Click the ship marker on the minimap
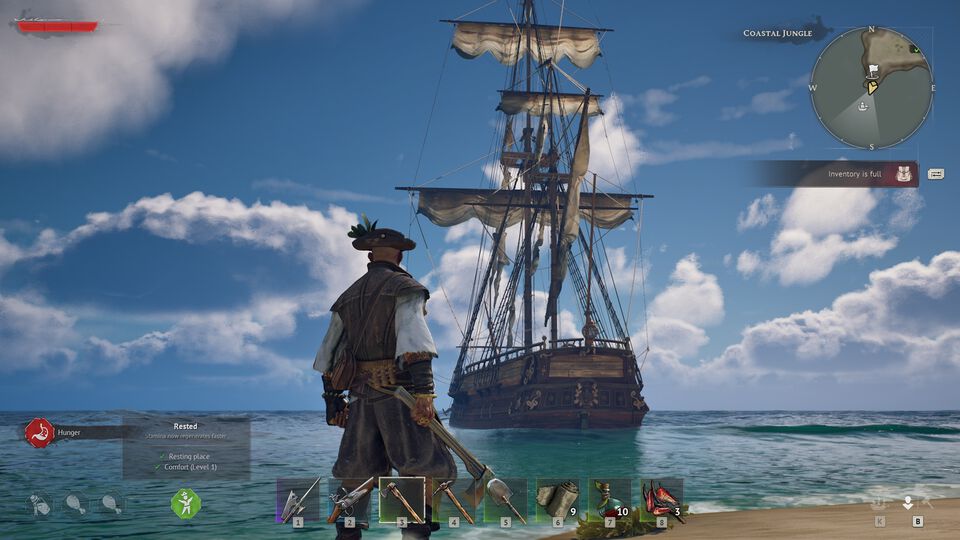This screenshot has height=540, width=960. [x=863, y=104]
